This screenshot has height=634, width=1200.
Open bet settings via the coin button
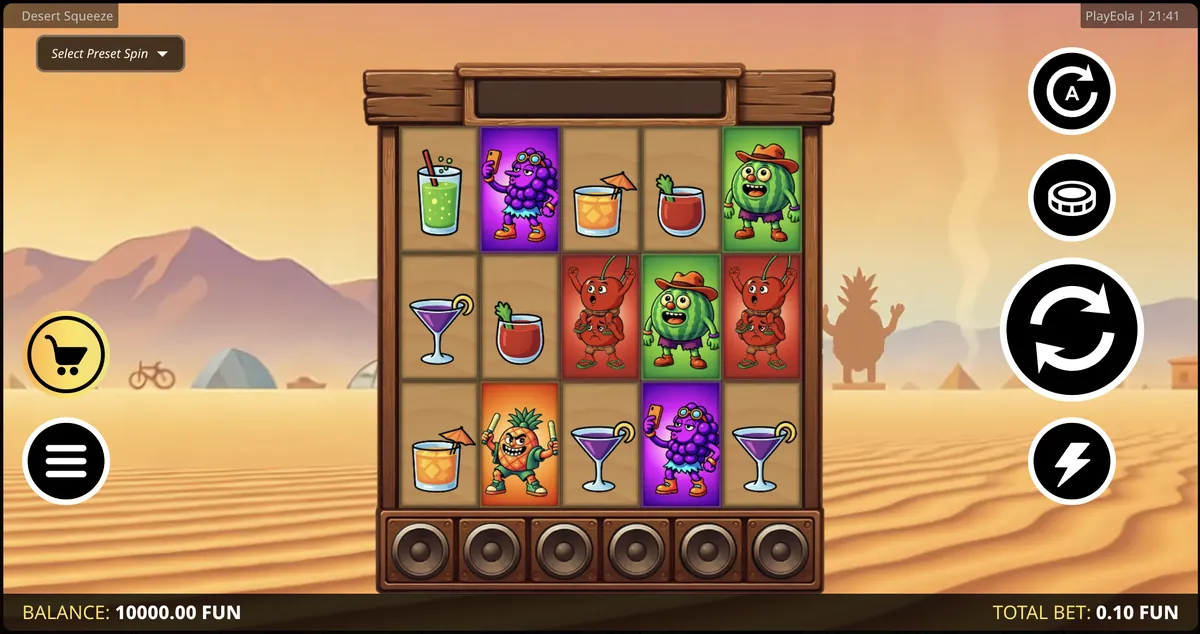coord(1071,198)
